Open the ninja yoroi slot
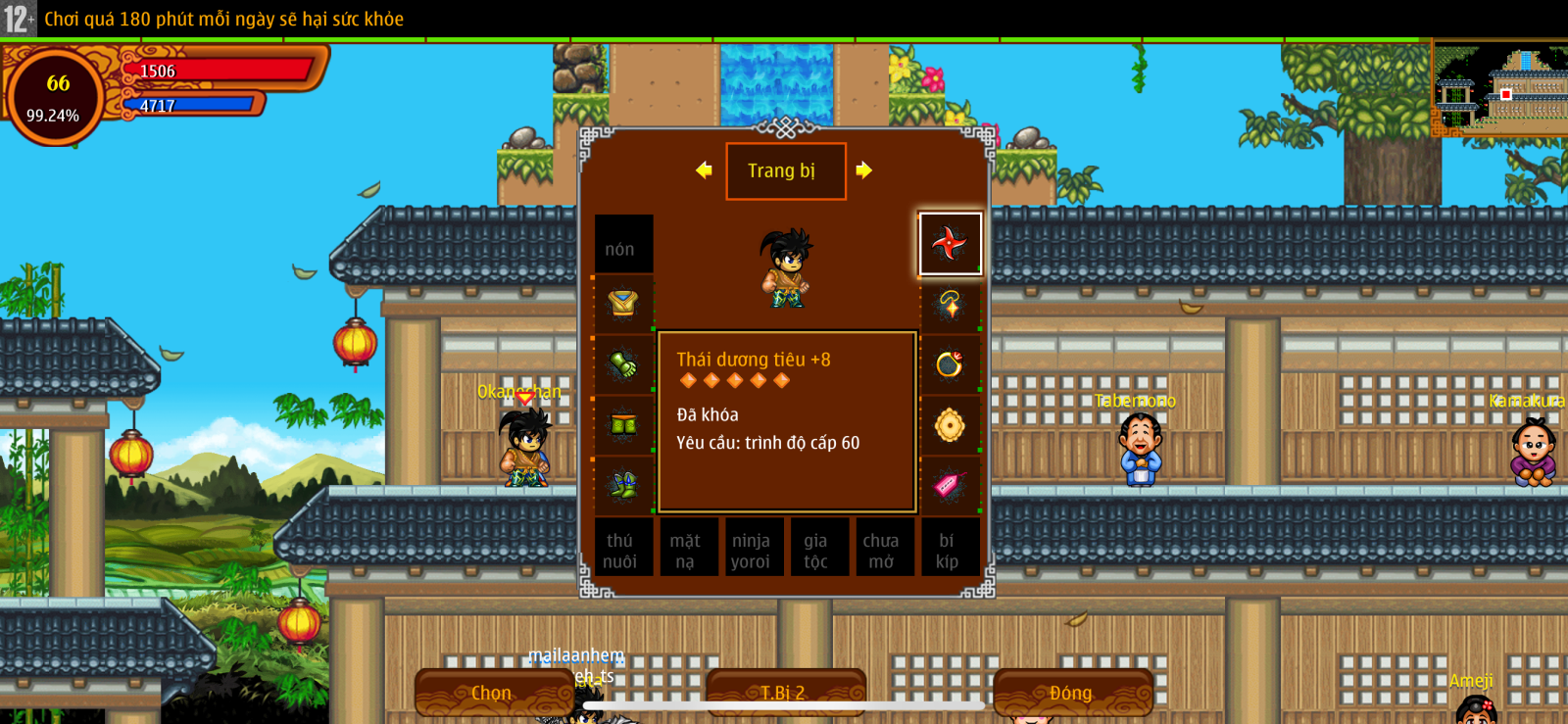This screenshot has height=724, width=1568. pos(751,550)
